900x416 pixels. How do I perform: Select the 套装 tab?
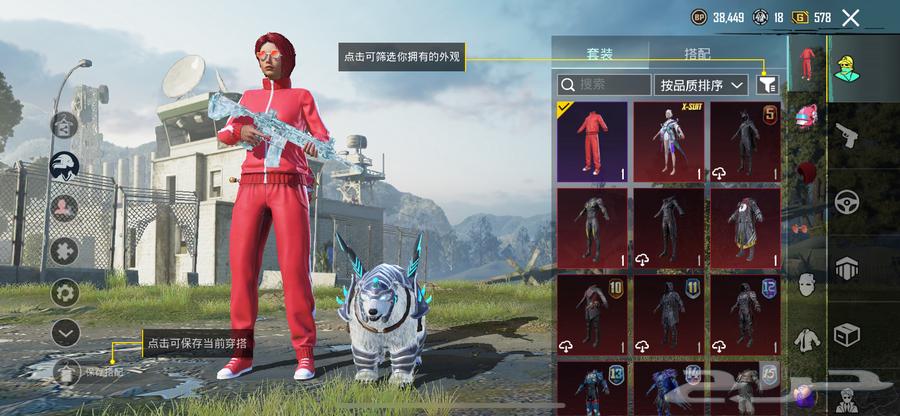[602, 54]
